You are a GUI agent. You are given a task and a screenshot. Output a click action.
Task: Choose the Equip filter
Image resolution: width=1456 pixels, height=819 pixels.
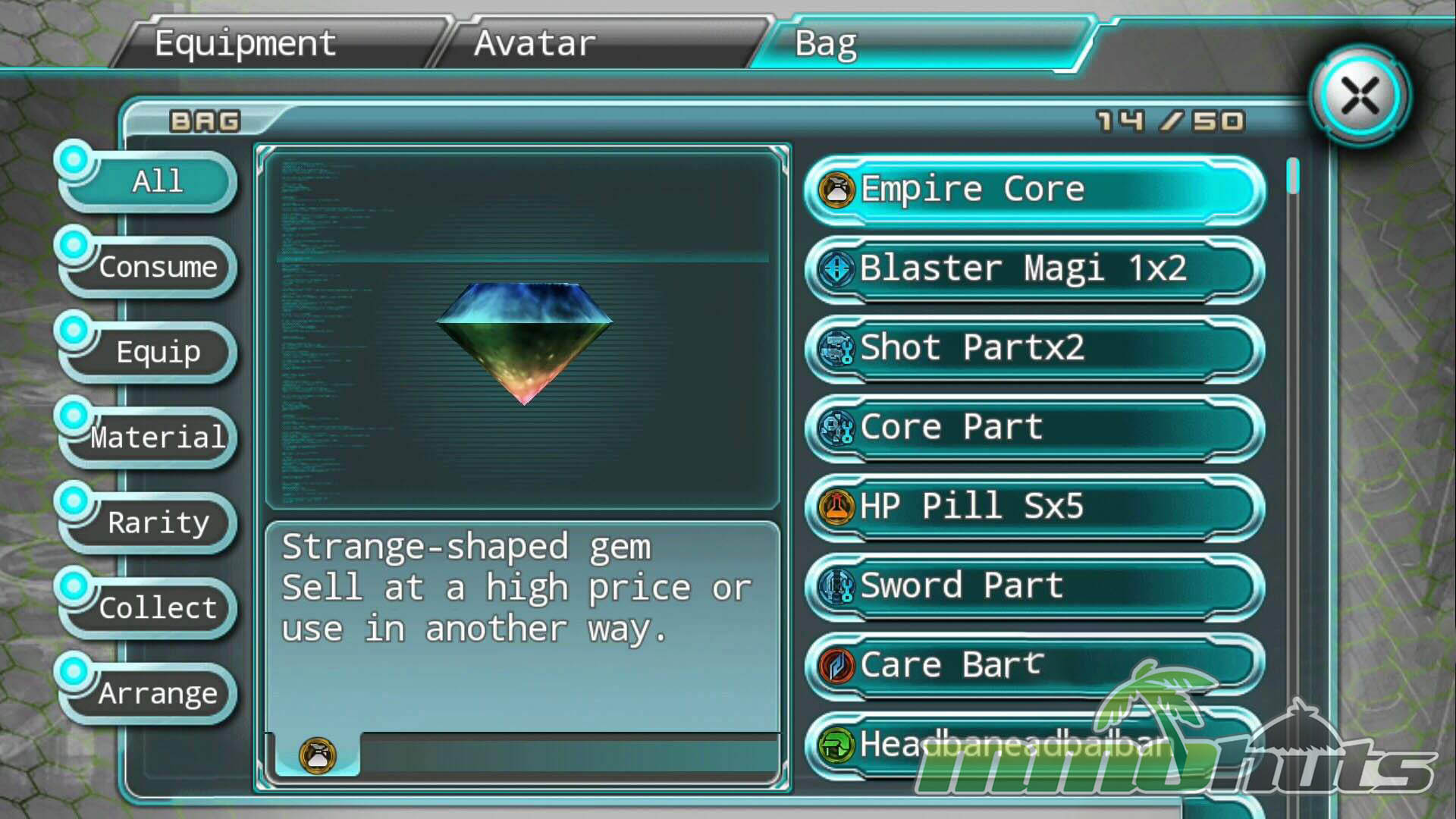157,352
